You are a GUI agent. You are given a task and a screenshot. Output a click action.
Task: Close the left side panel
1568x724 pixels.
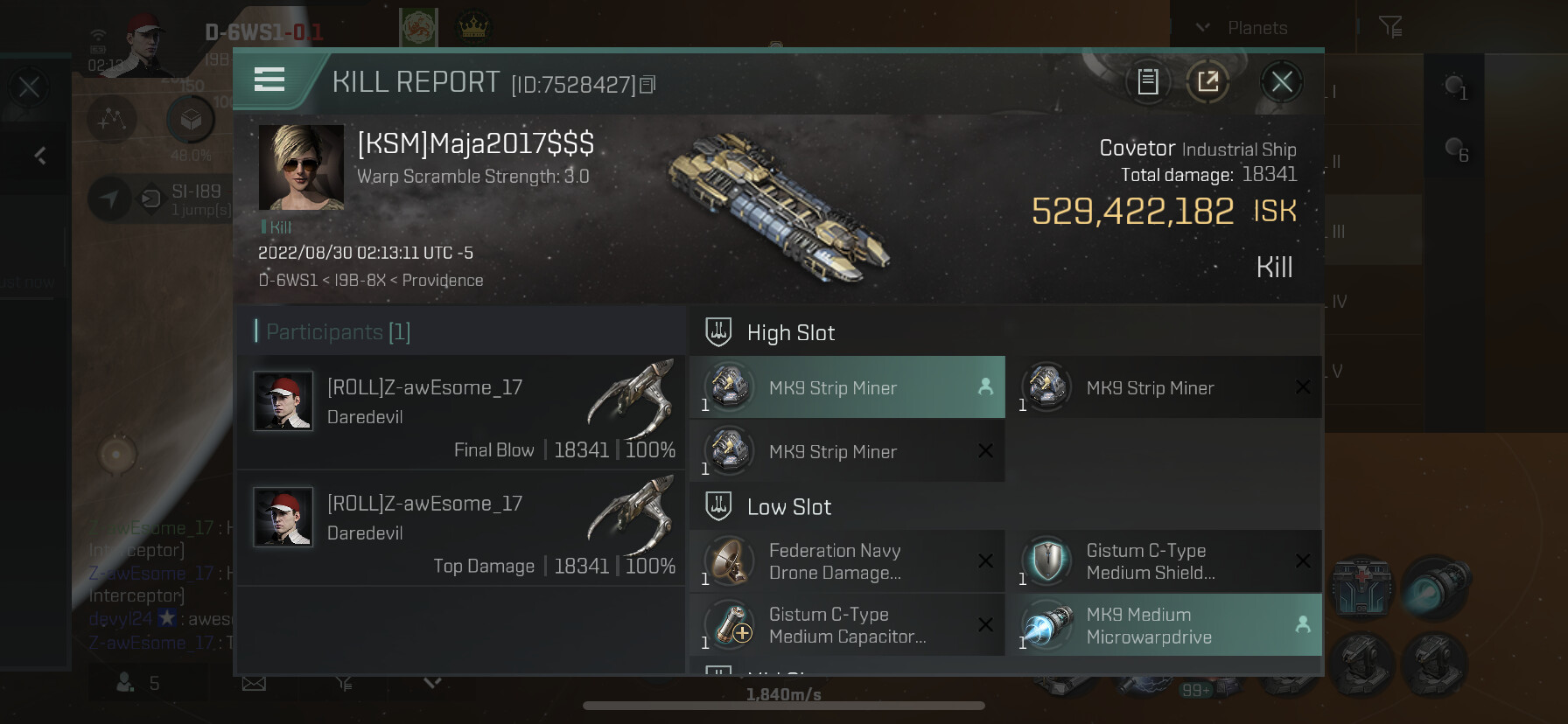[29, 87]
